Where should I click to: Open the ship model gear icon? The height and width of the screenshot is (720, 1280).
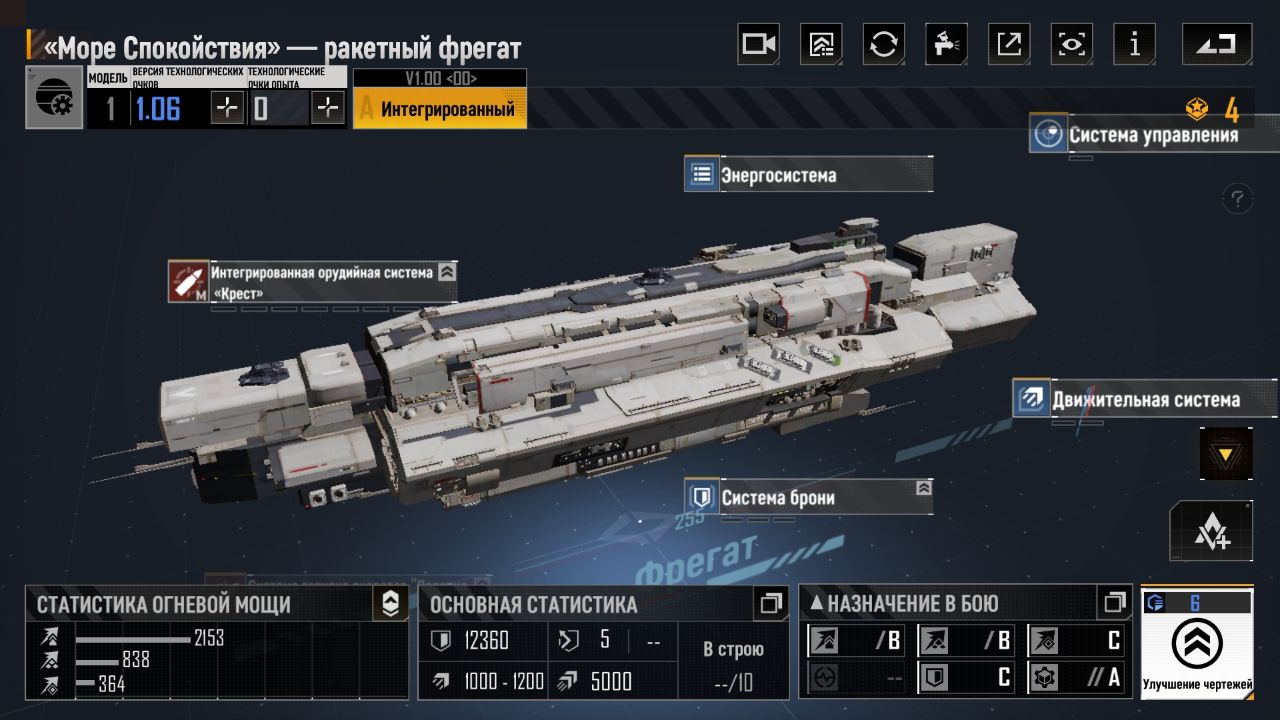[54, 97]
